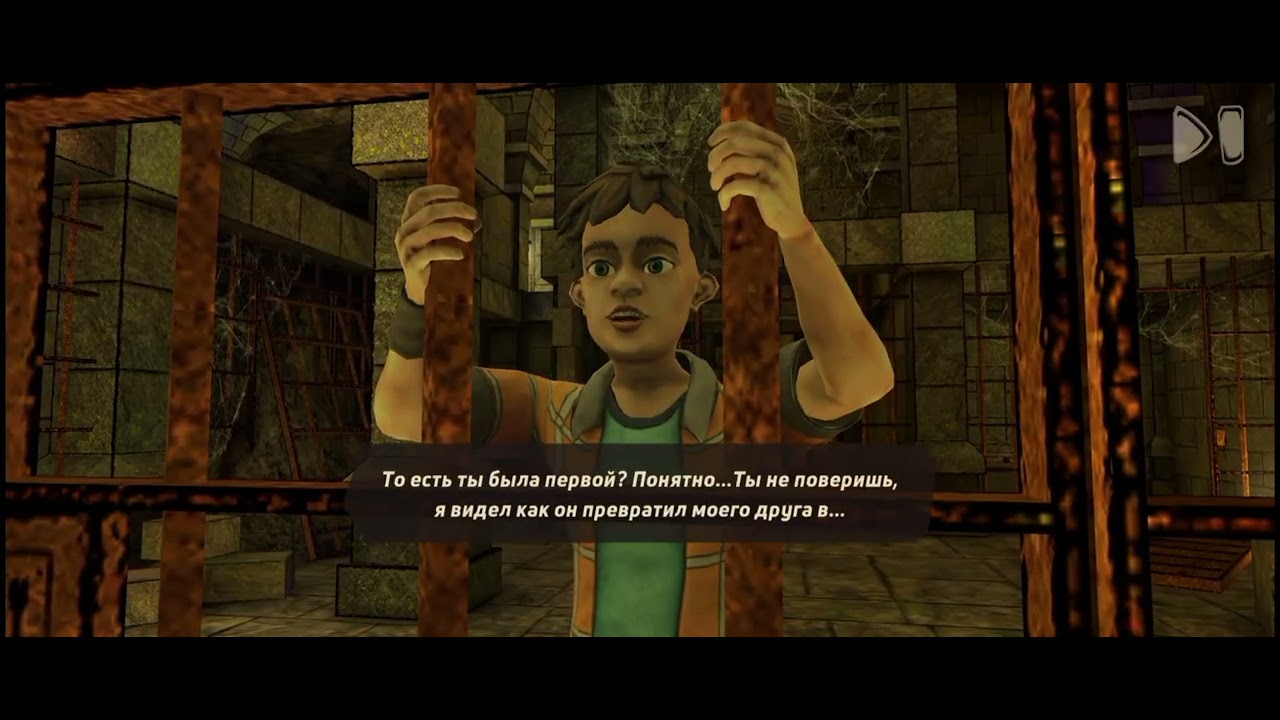The image size is (1280, 720).
Task: Skip the cutscene with the skip-forward button
Action: 1208,135
